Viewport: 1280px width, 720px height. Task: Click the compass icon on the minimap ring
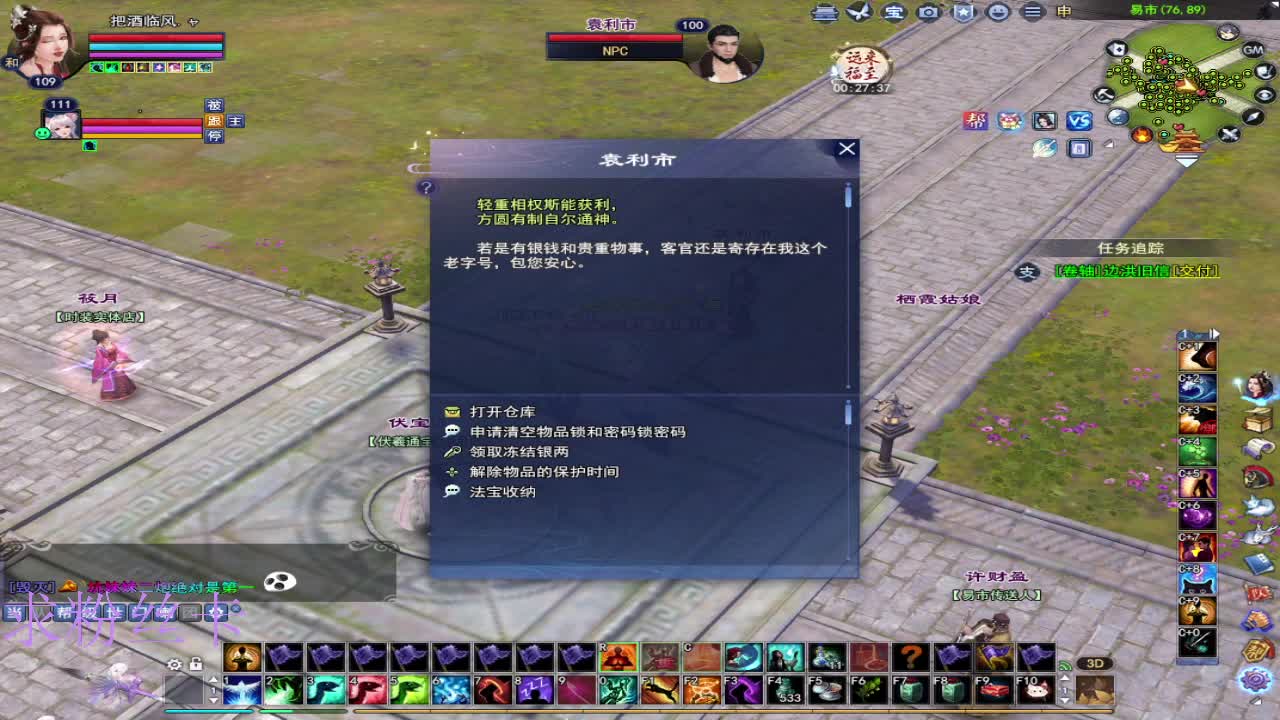[x=1252, y=118]
